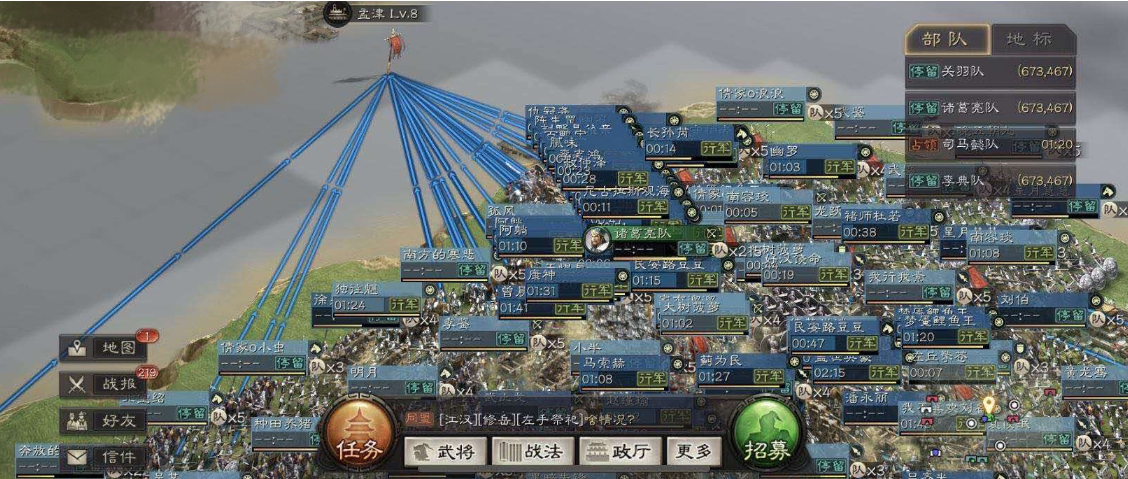Click the 孟津 Lv.8 city label
This screenshot has width=1128, height=479.
(x=375, y=14)
